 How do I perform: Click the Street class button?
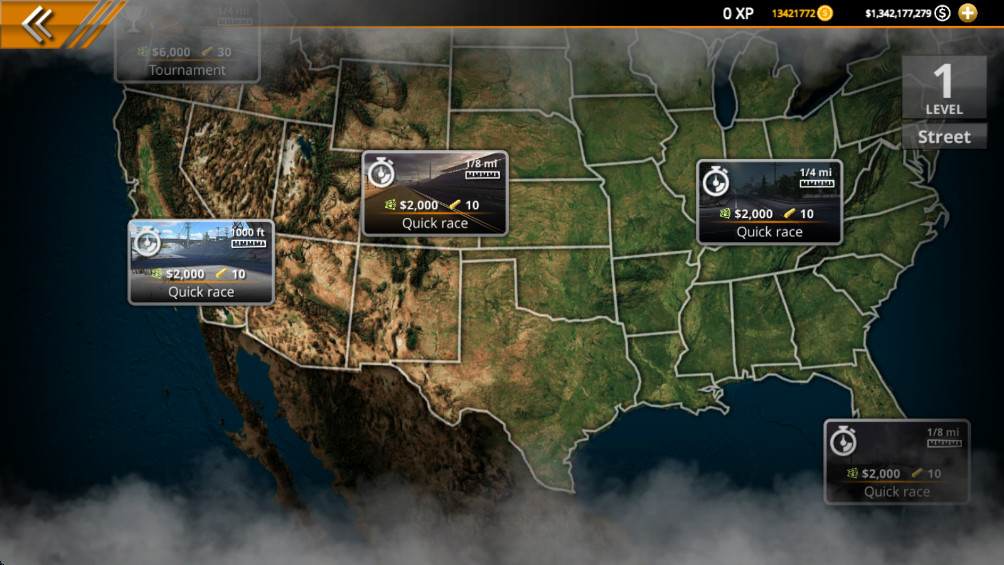[944, 137]
